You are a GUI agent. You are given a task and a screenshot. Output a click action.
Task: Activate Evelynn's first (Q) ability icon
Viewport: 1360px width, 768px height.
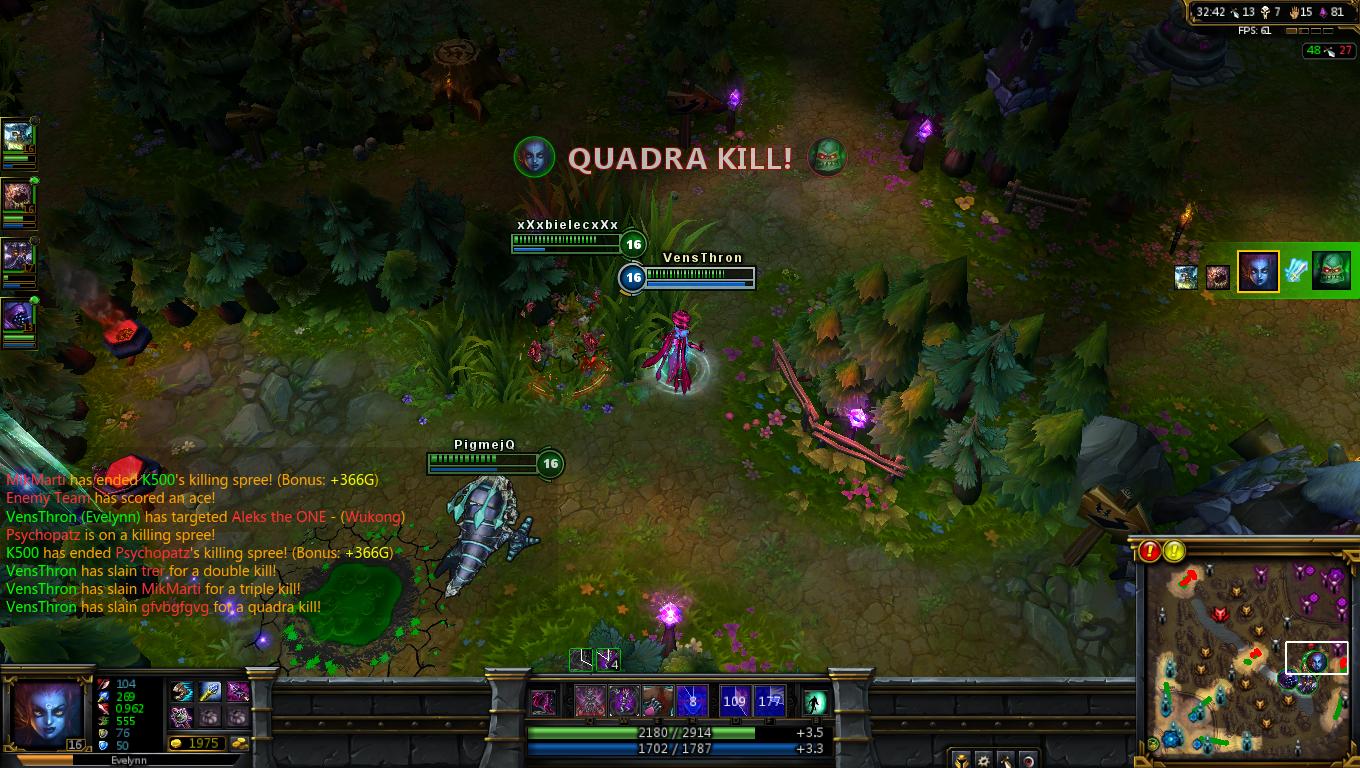pos(589,701)
